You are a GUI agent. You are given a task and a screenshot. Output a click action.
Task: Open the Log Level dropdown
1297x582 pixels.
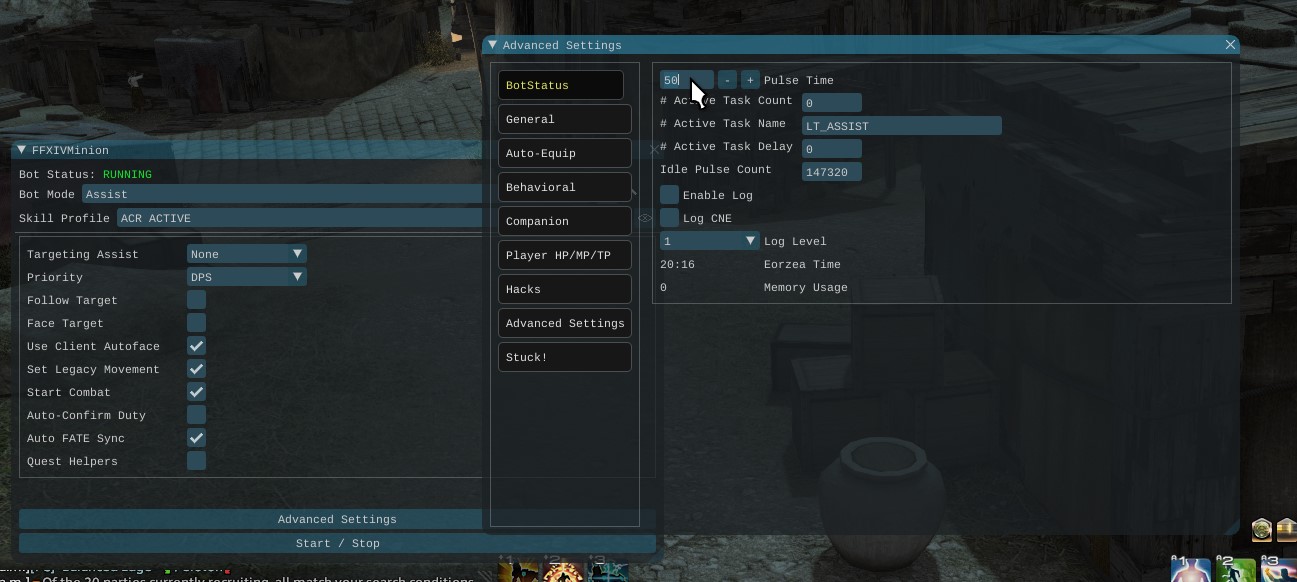click(710, 241)
